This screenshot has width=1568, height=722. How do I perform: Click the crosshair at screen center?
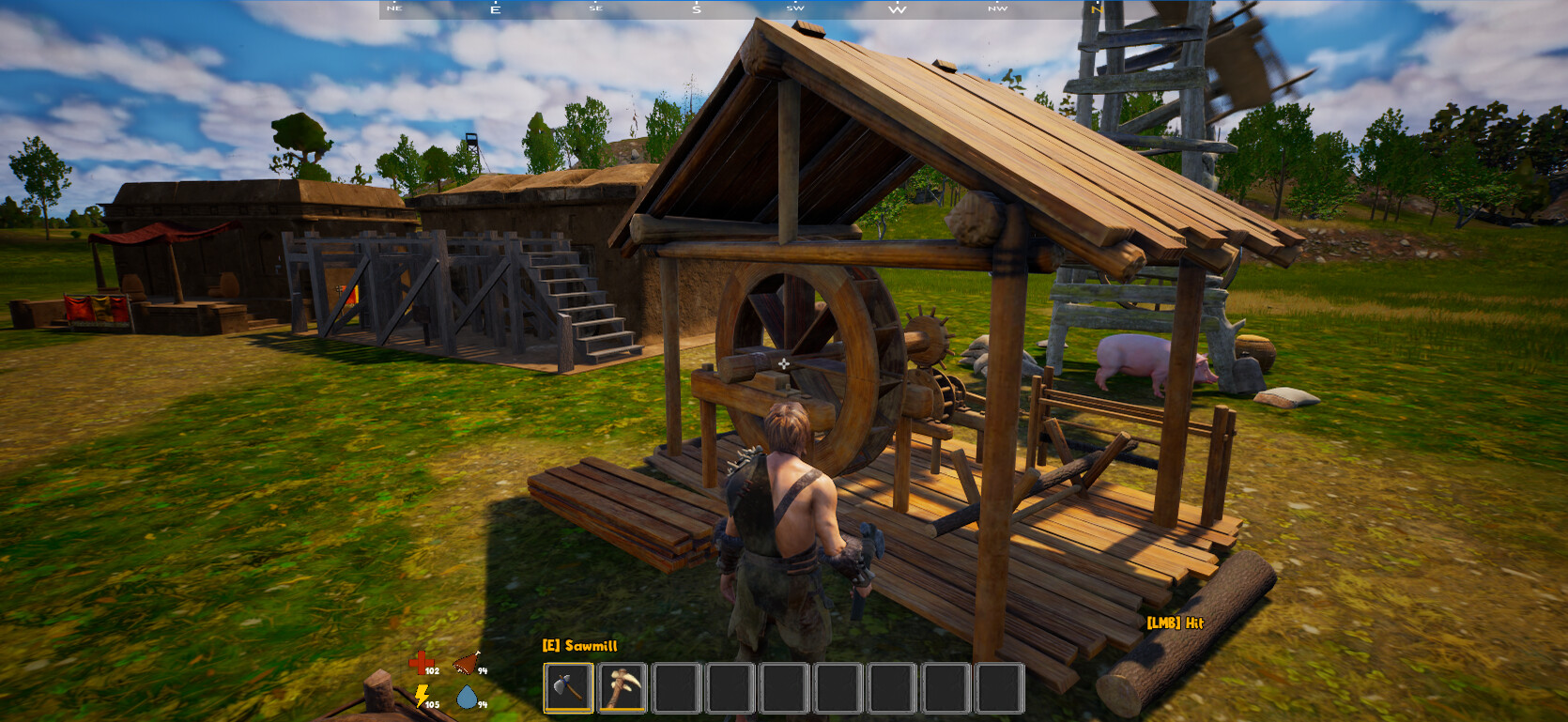[782, 361]
